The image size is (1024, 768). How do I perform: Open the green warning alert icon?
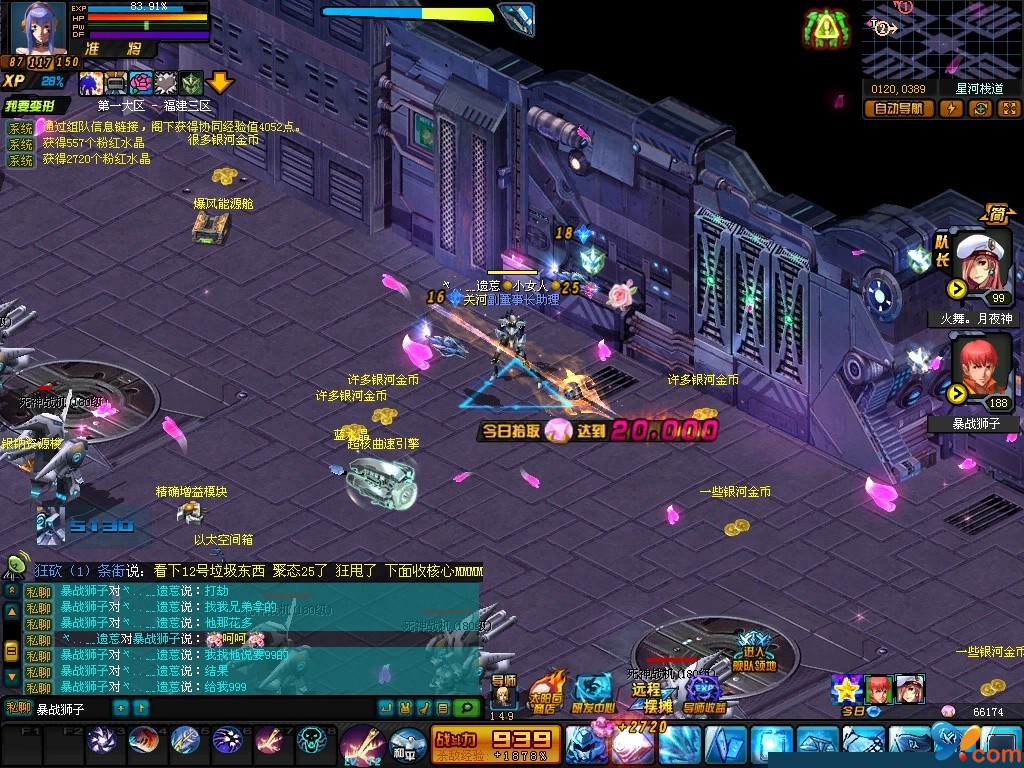point(824,29)
